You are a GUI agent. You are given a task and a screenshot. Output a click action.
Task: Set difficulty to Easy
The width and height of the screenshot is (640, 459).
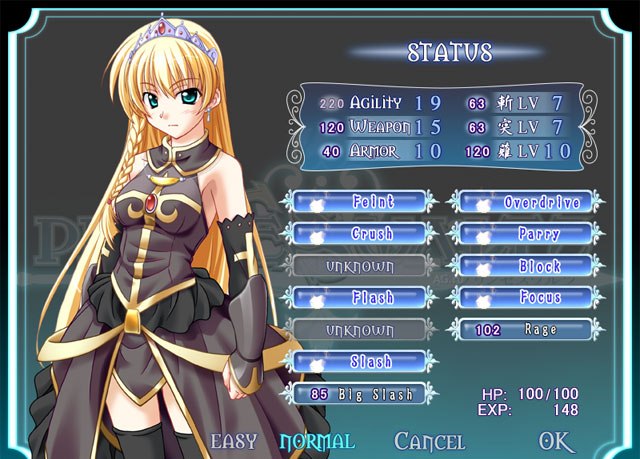233,441
